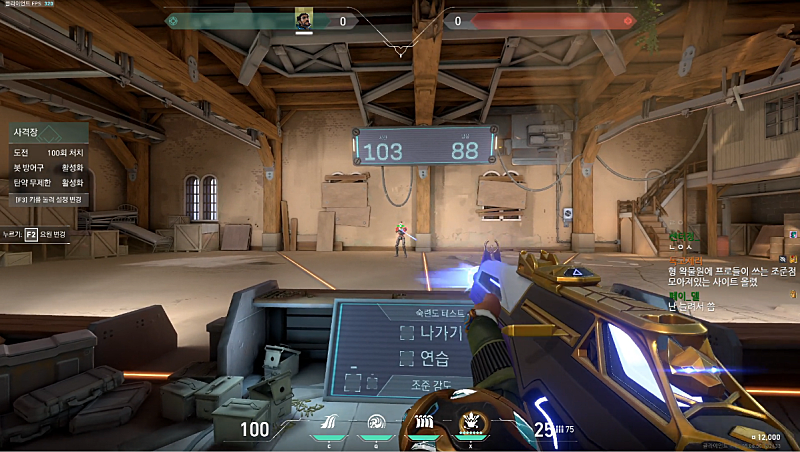Toggle the 탄약 무제한 infinite ammo row
This screenshot has height=452, width=800.
tap(47, 183)
